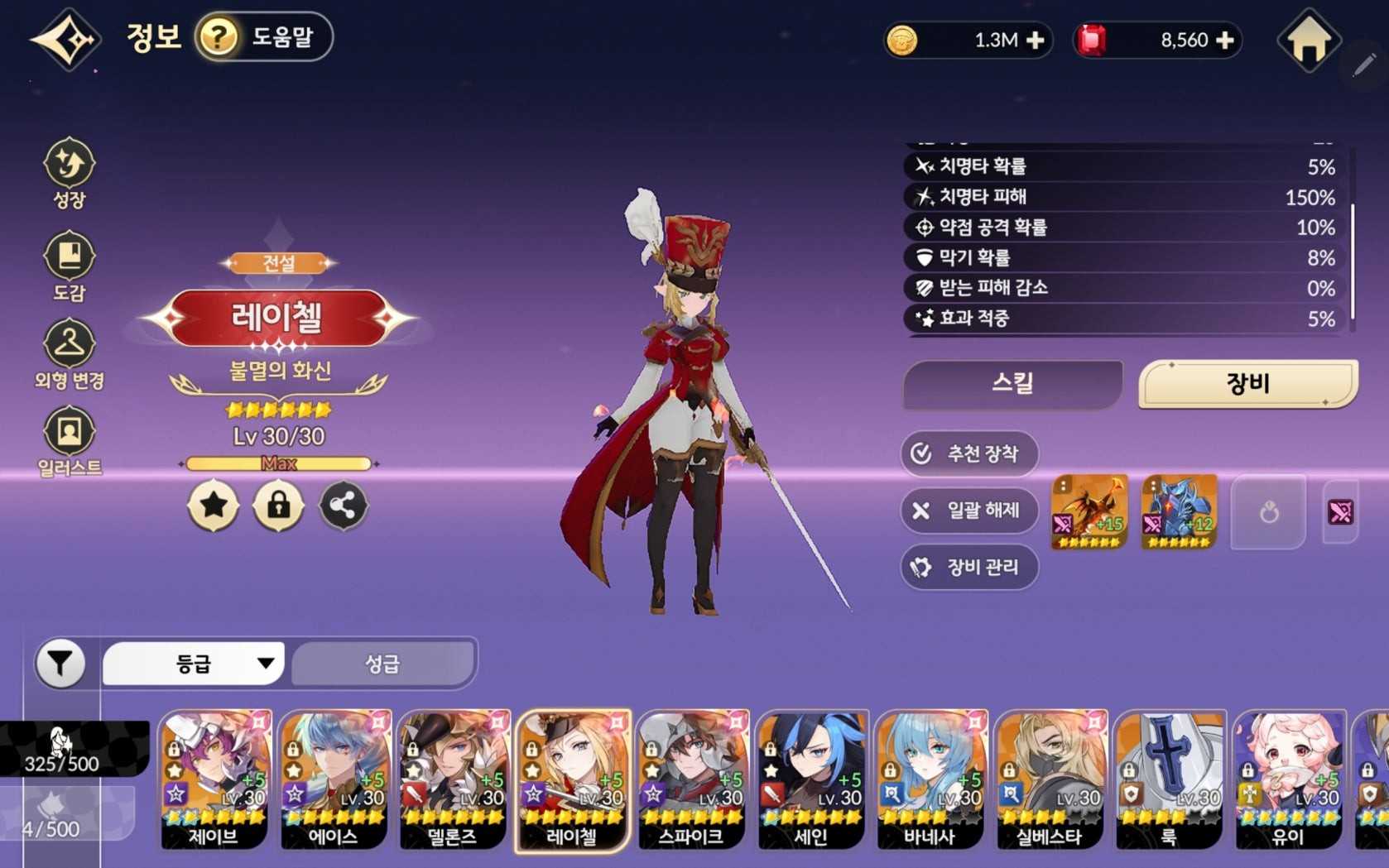Screen dimensions: 1389x868
Task: Switch to the 장비 tab
Action: pos(1247,384)
